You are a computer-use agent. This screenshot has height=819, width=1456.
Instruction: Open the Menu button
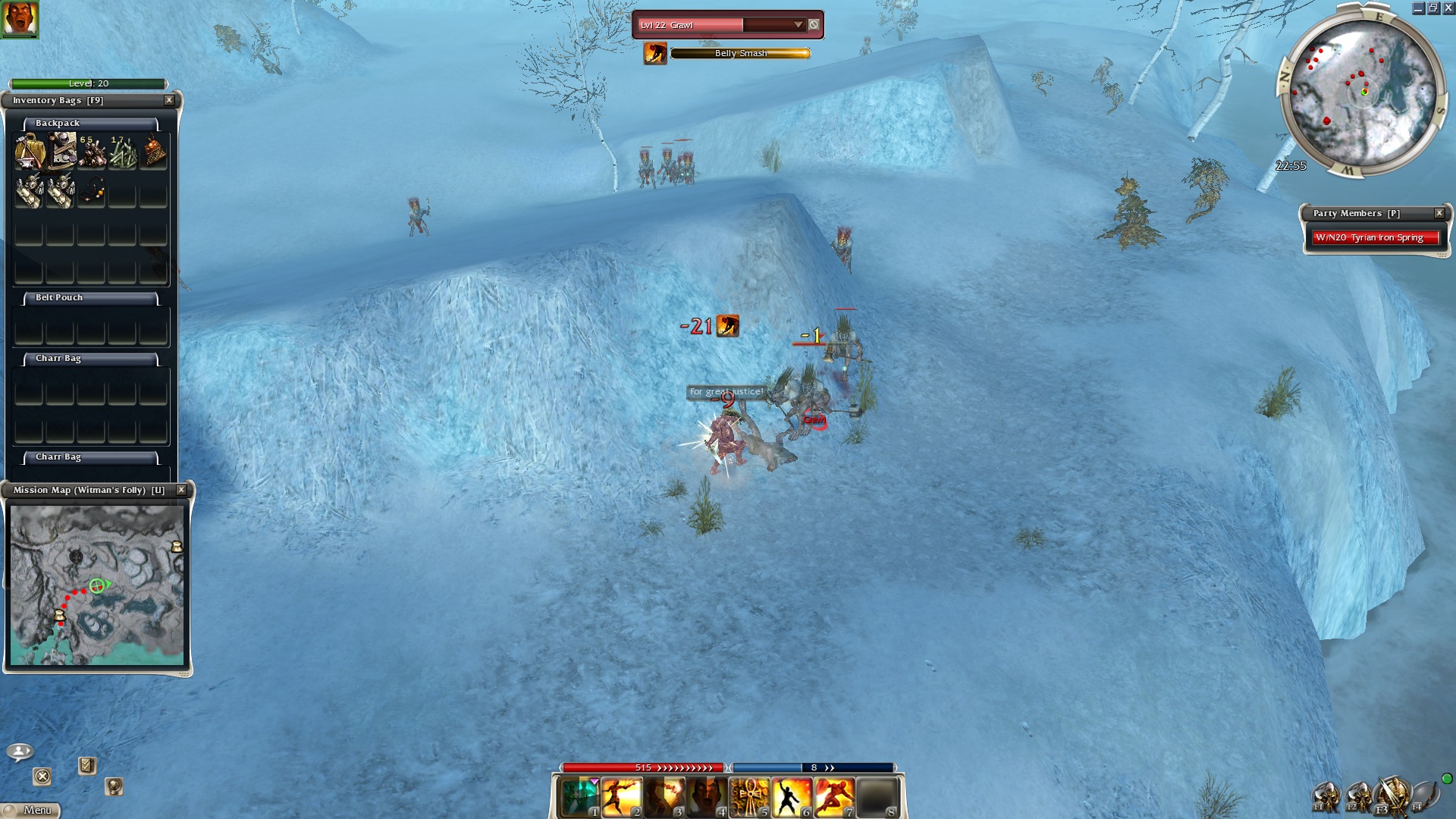point(31,810)
